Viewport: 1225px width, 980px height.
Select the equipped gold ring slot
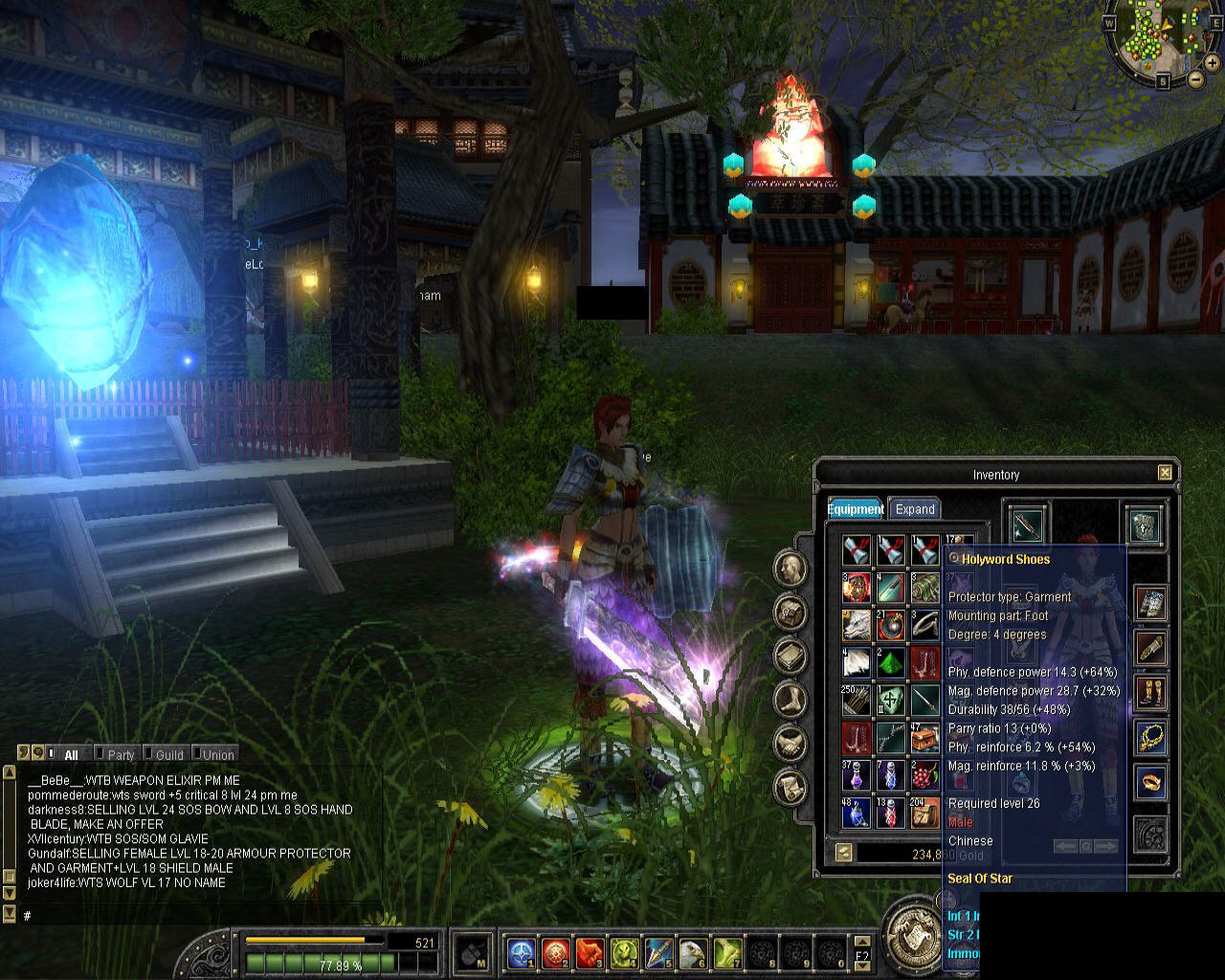click(1150, 782)
